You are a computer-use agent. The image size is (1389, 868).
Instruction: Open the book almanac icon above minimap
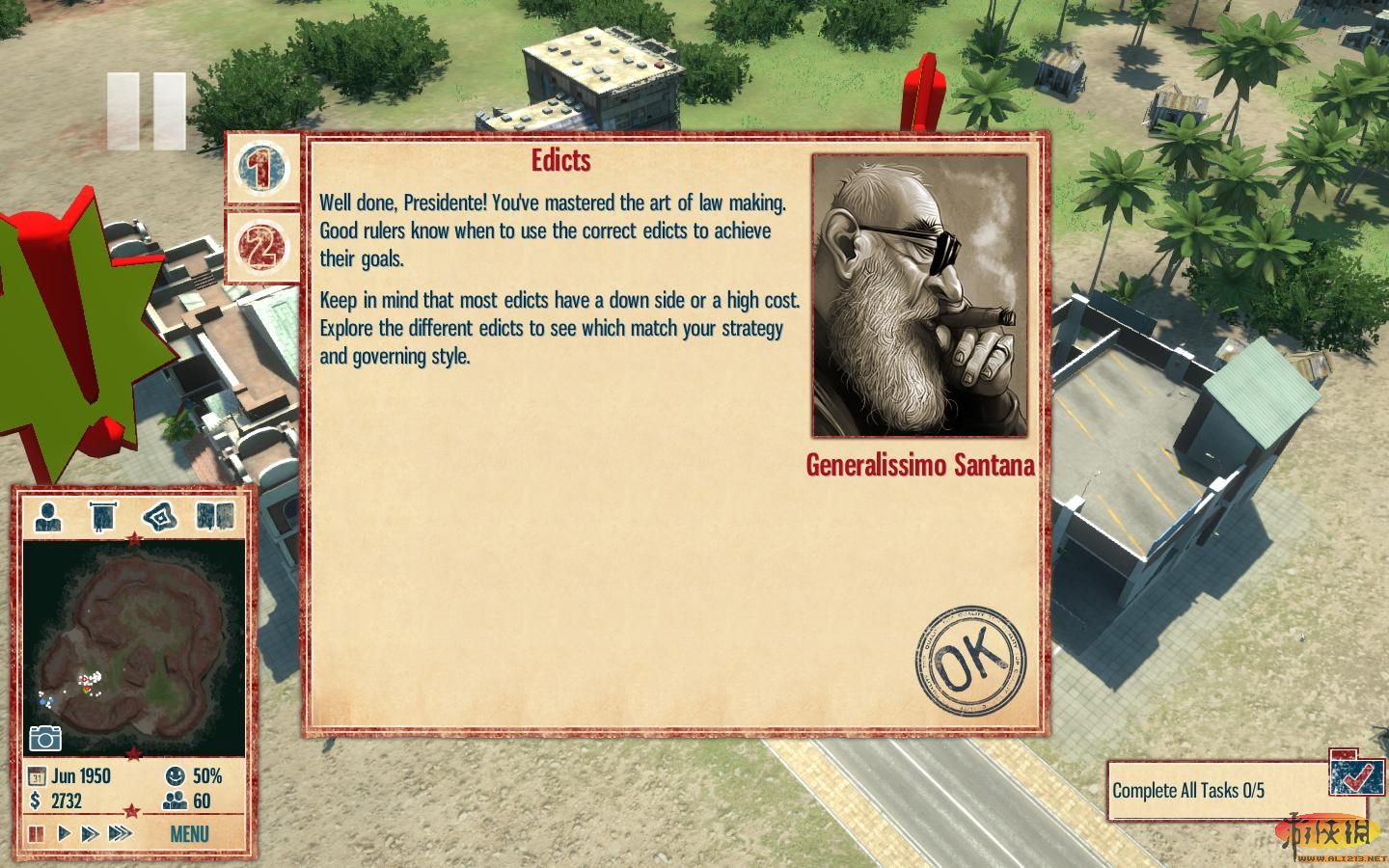(x=215, y=517)
